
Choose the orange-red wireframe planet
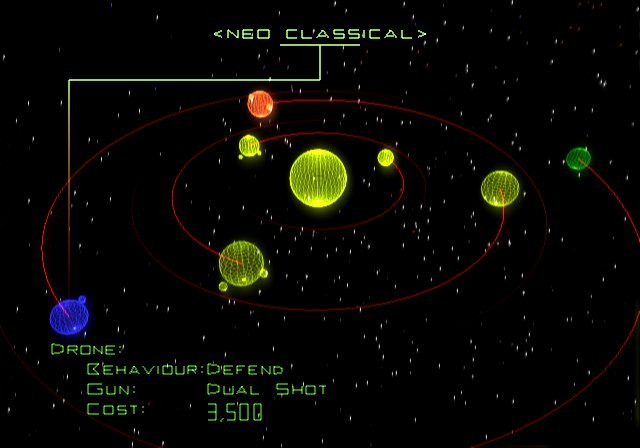point(260,103)
